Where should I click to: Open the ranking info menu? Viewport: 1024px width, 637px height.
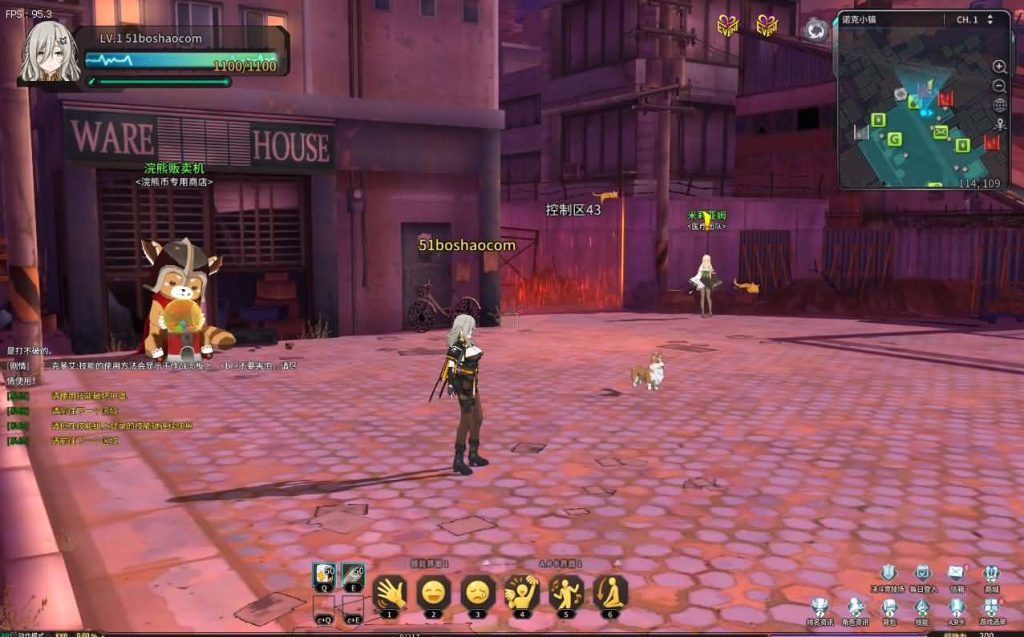[x=821, y=606]
